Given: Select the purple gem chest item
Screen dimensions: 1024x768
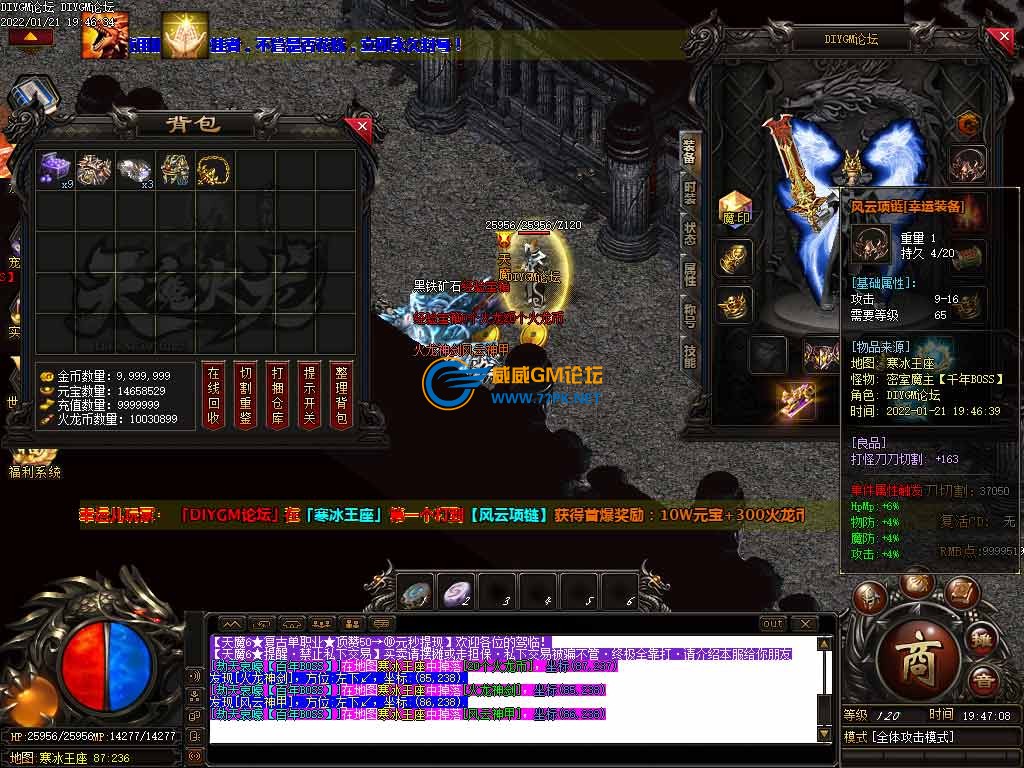Looking at the screenshot, I should click(55, 169).
